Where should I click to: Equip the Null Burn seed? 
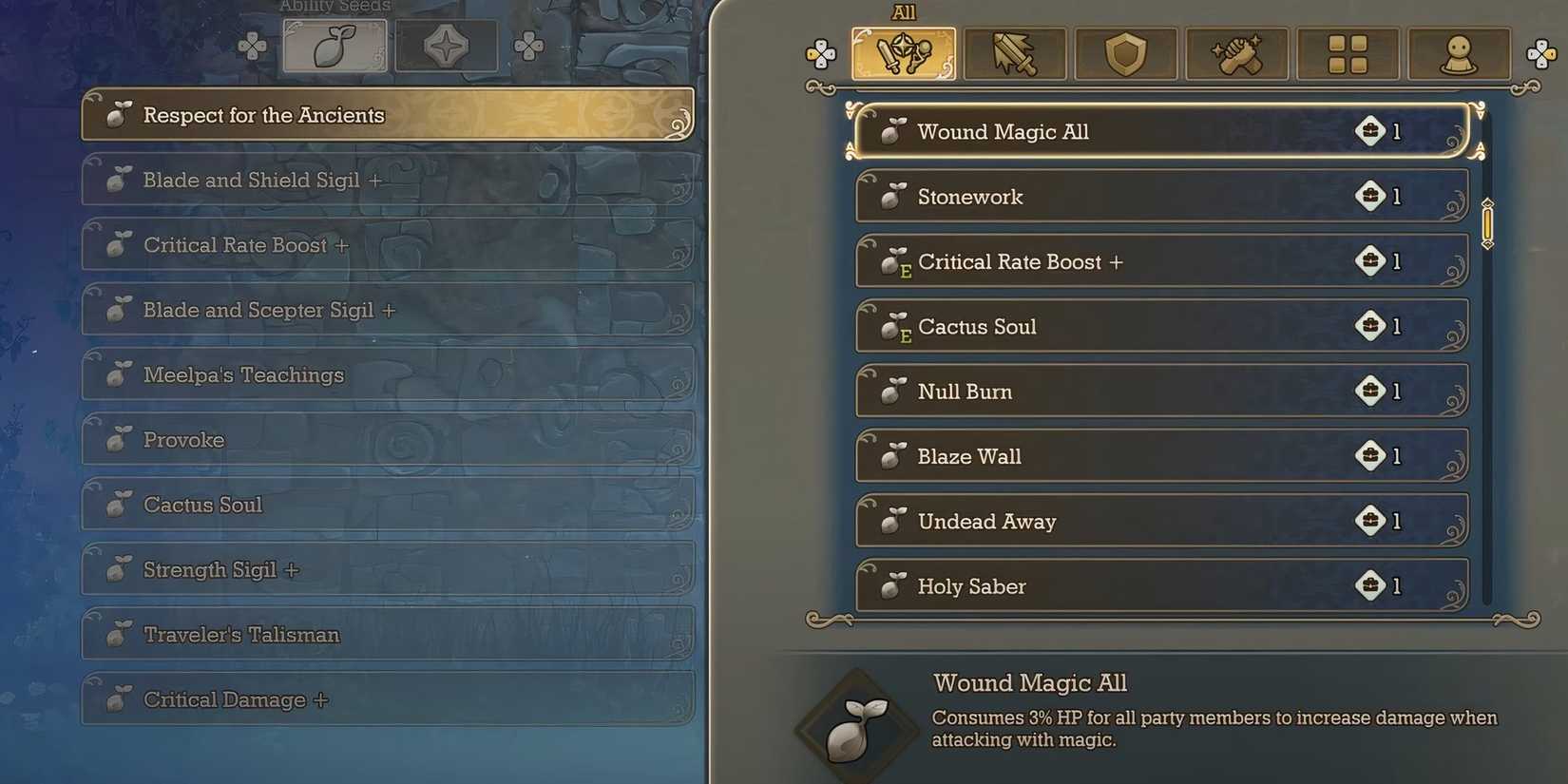1159,391
